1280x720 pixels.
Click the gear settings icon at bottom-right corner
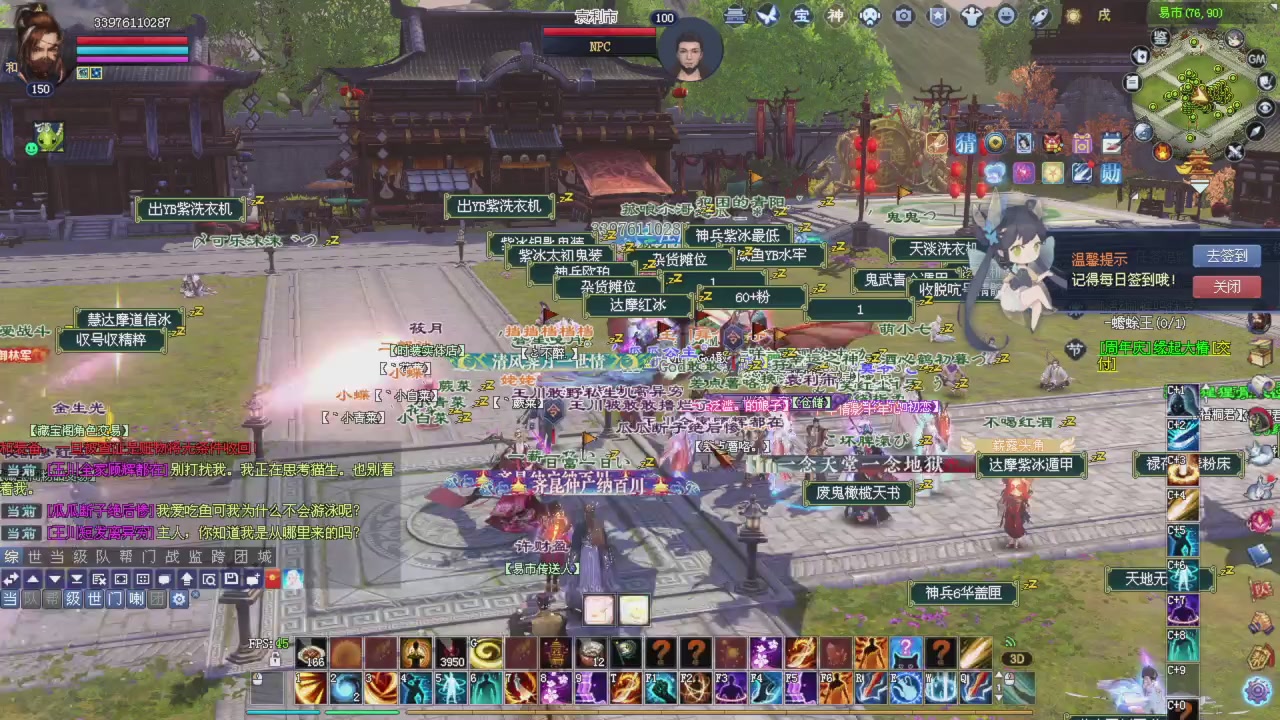(1258, 690)
